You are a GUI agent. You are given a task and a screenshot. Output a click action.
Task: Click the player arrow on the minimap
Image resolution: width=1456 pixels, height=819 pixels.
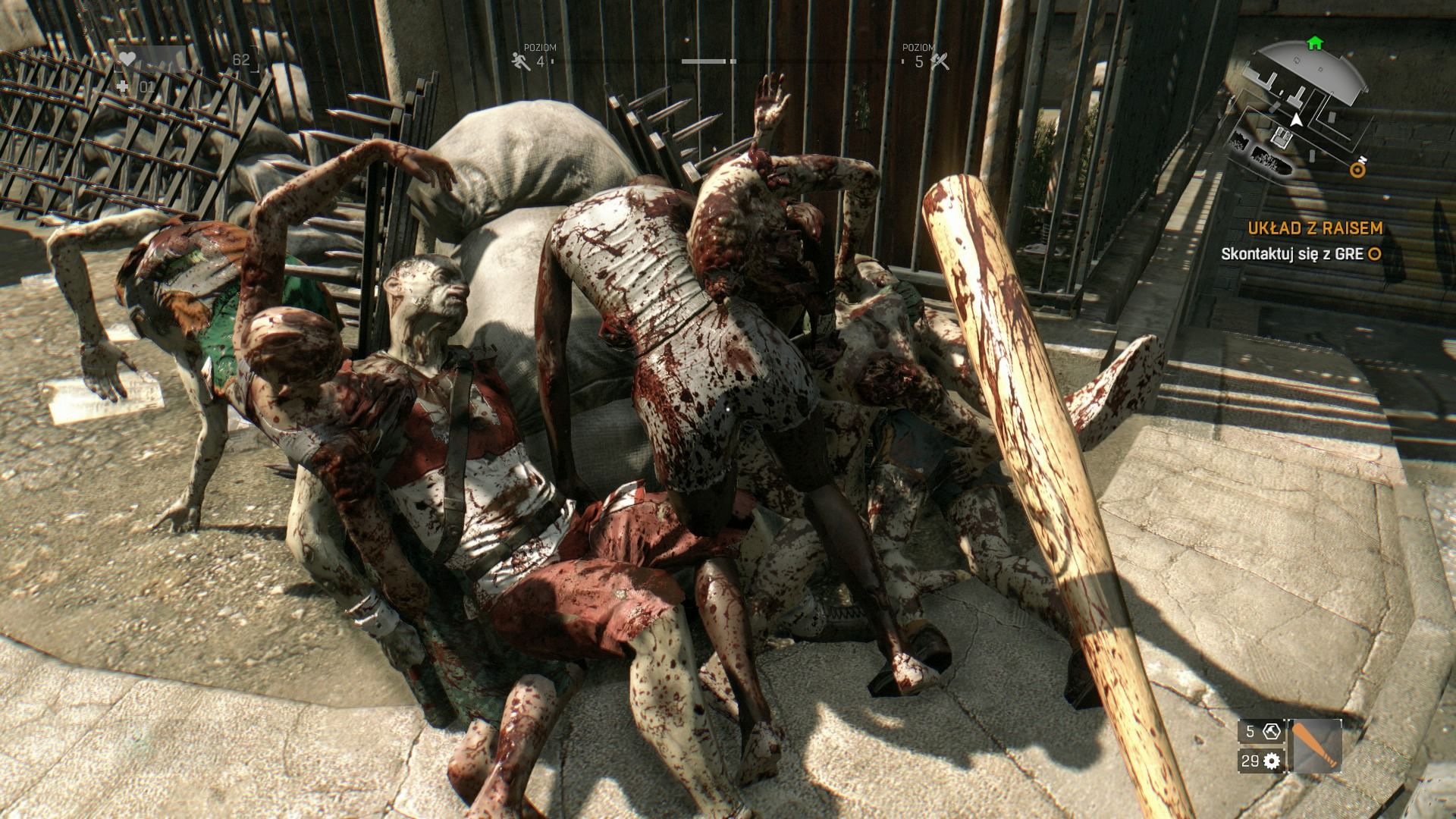[1297, 120]
